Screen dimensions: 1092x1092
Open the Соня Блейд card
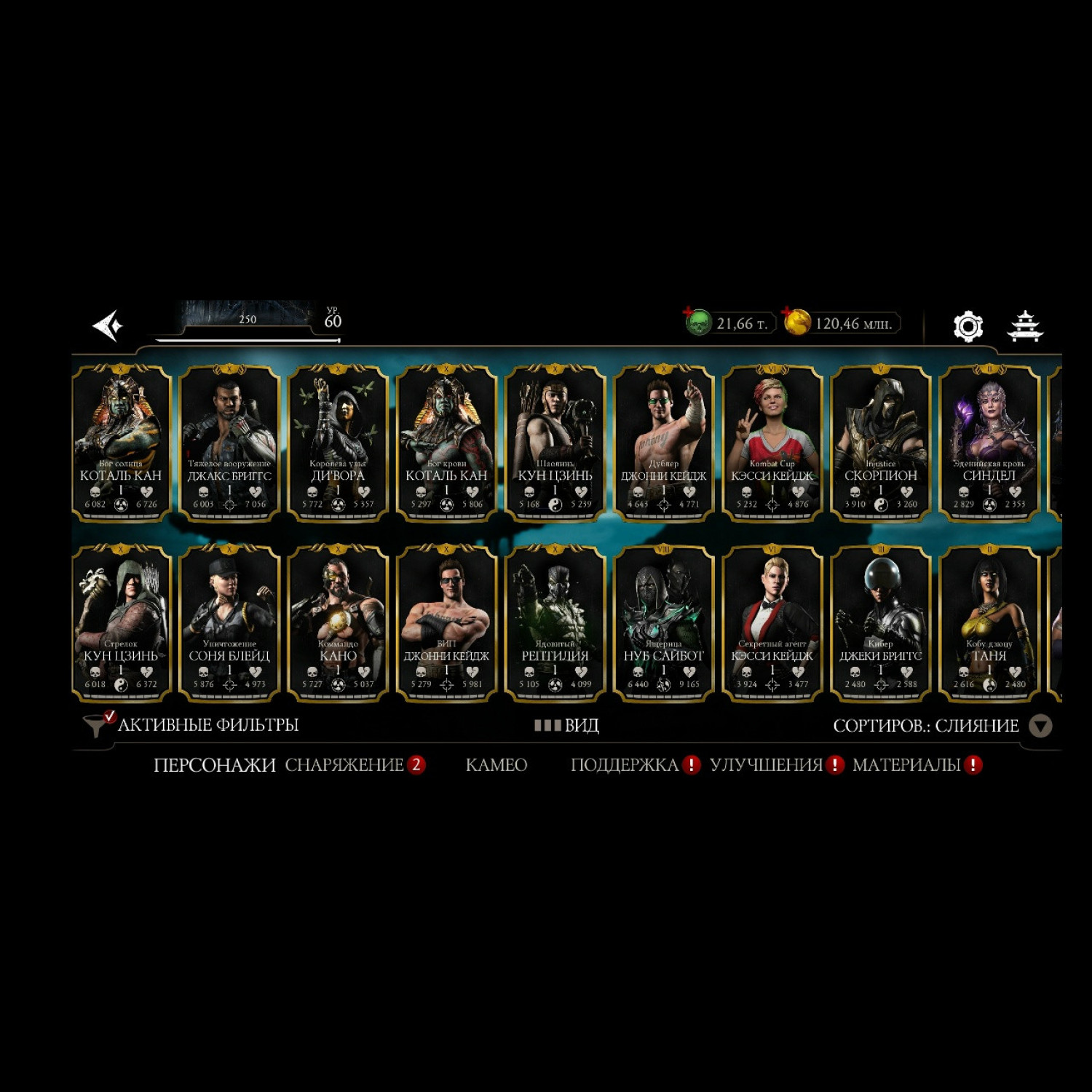(x=229, y=623)
